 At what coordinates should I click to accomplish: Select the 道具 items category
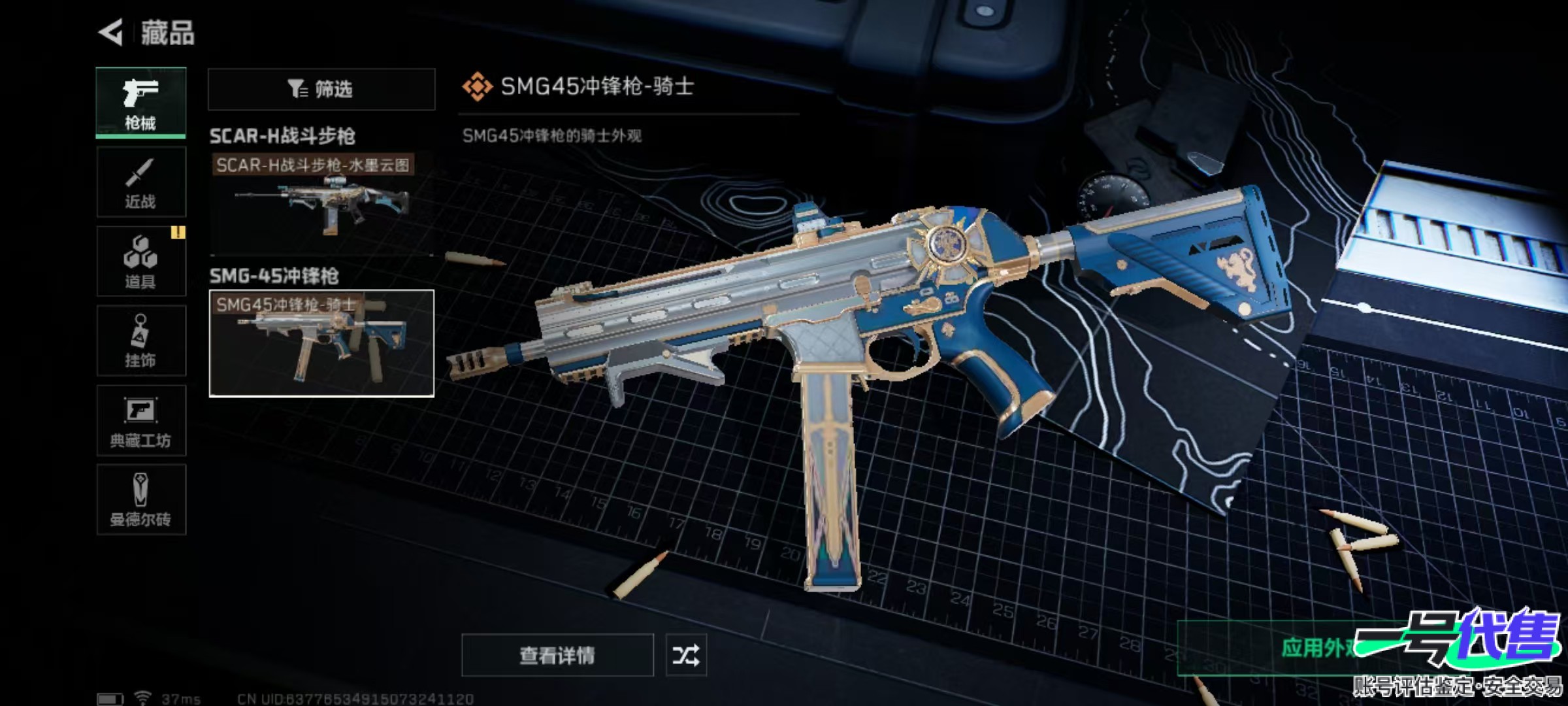click(141, 261)
